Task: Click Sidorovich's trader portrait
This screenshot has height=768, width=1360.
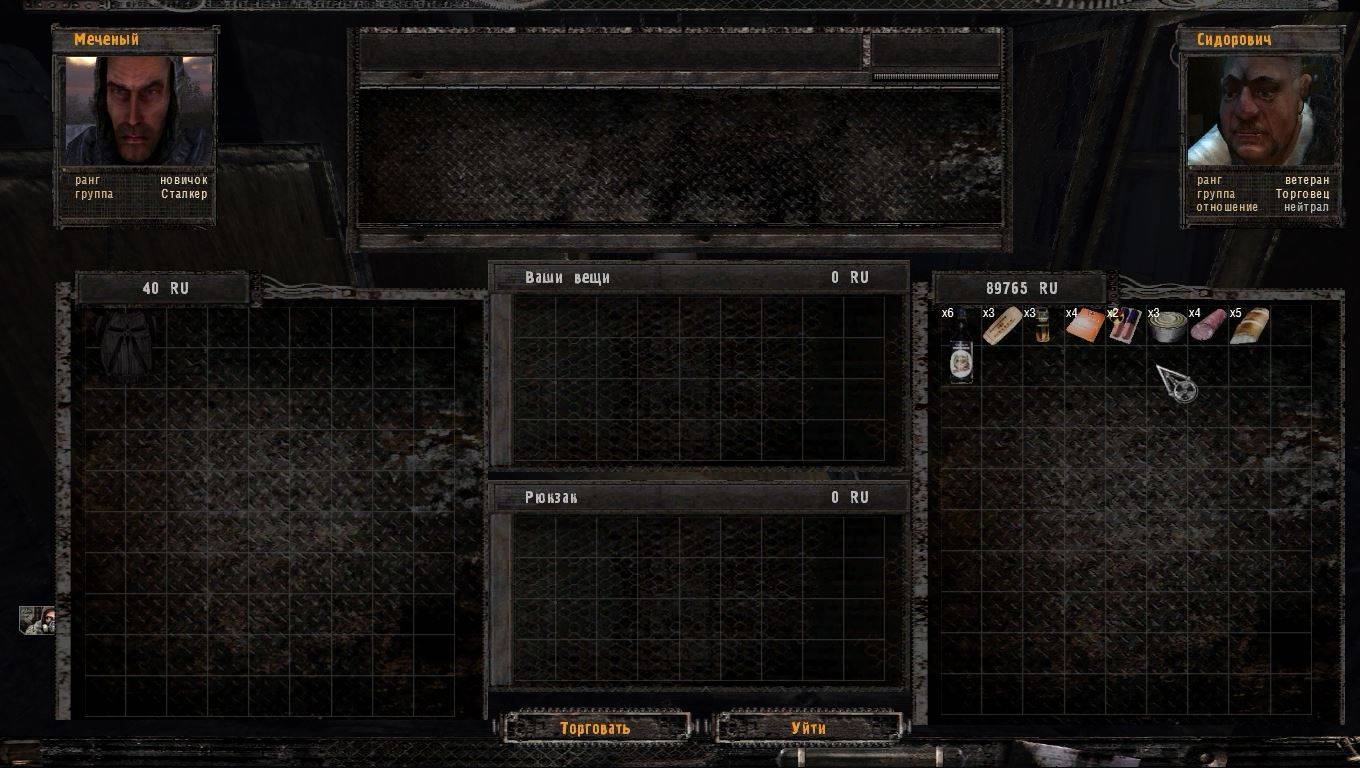Action: (1259, 110)
